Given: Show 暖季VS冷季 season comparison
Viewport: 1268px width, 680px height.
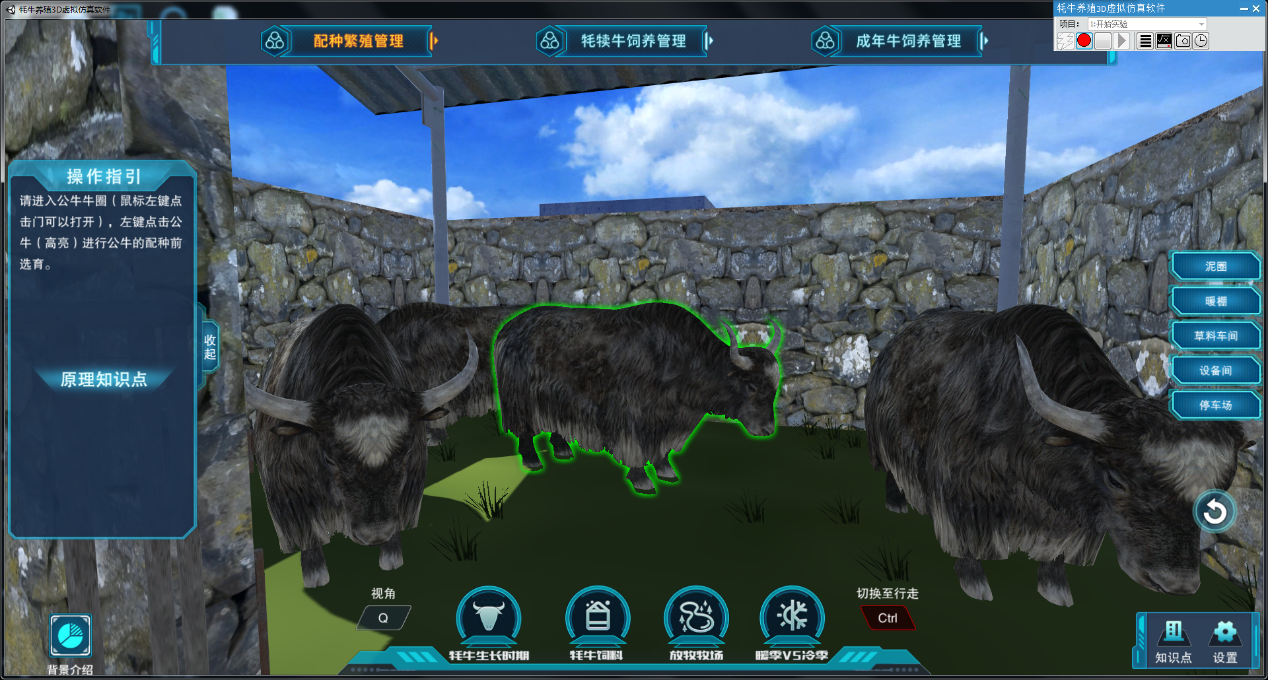Looking at the screenshot, I should 792,618.
